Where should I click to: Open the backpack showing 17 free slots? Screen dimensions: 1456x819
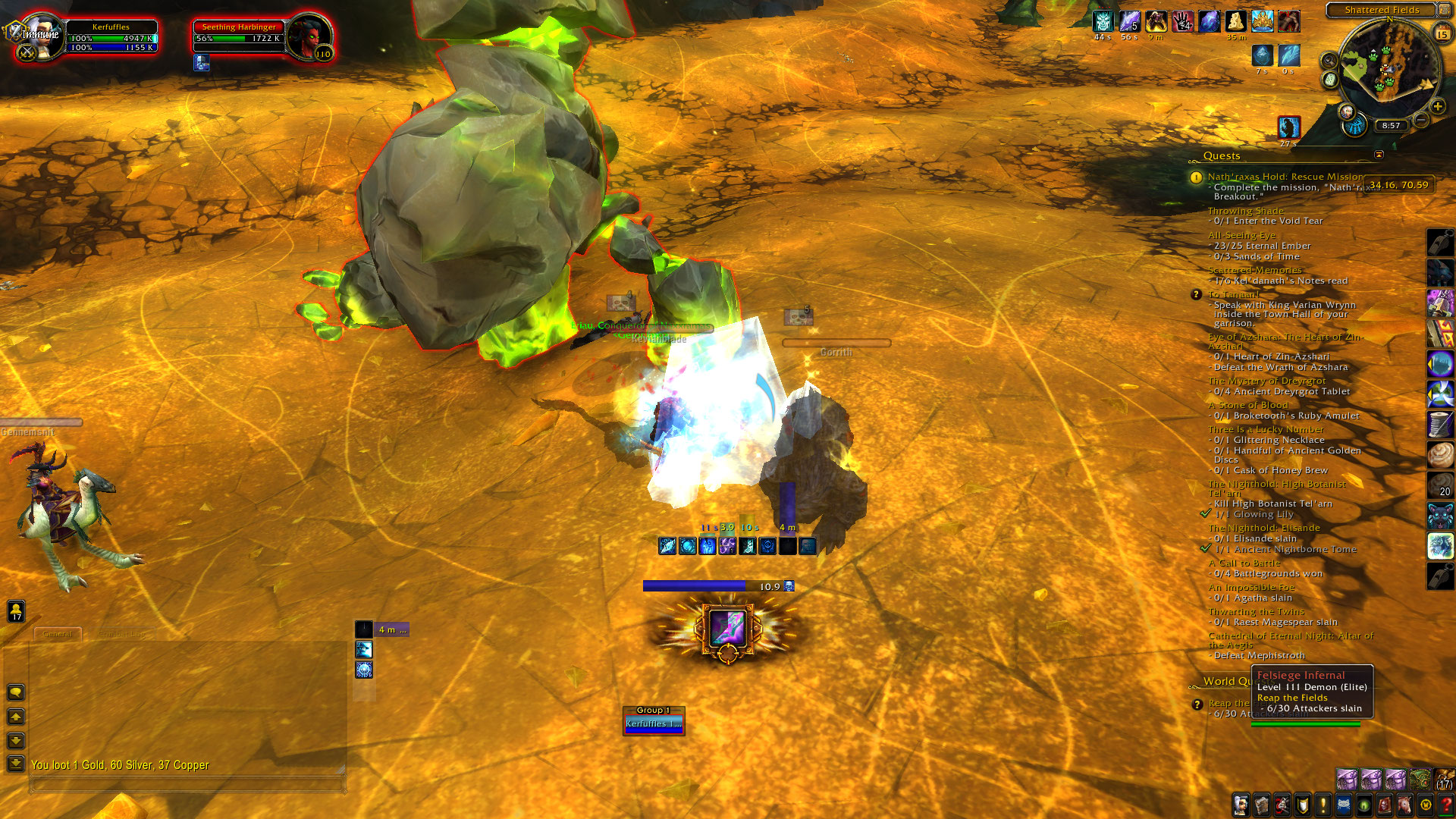(1445, 780)
